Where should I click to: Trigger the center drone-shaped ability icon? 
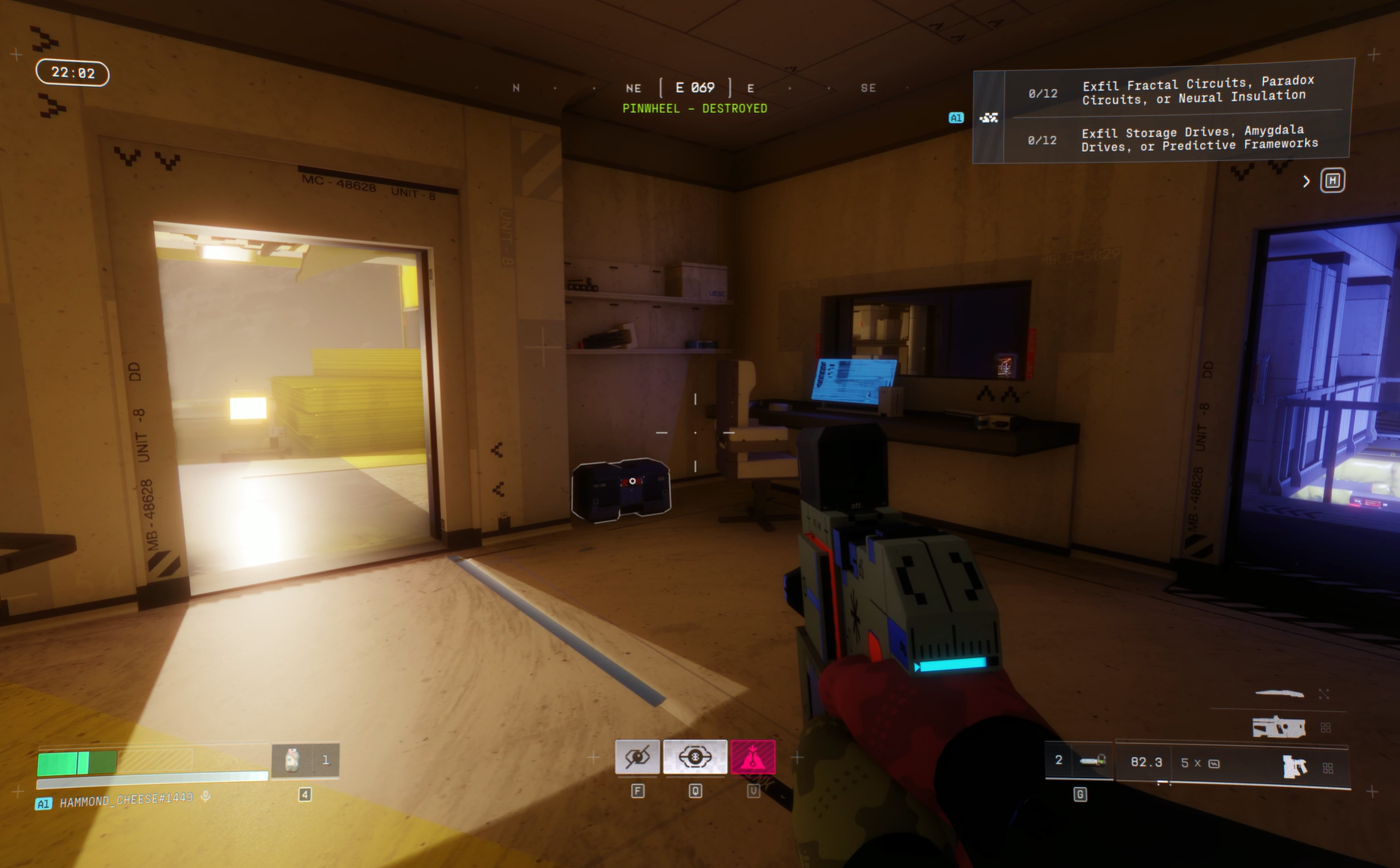(x=695, y=757)
